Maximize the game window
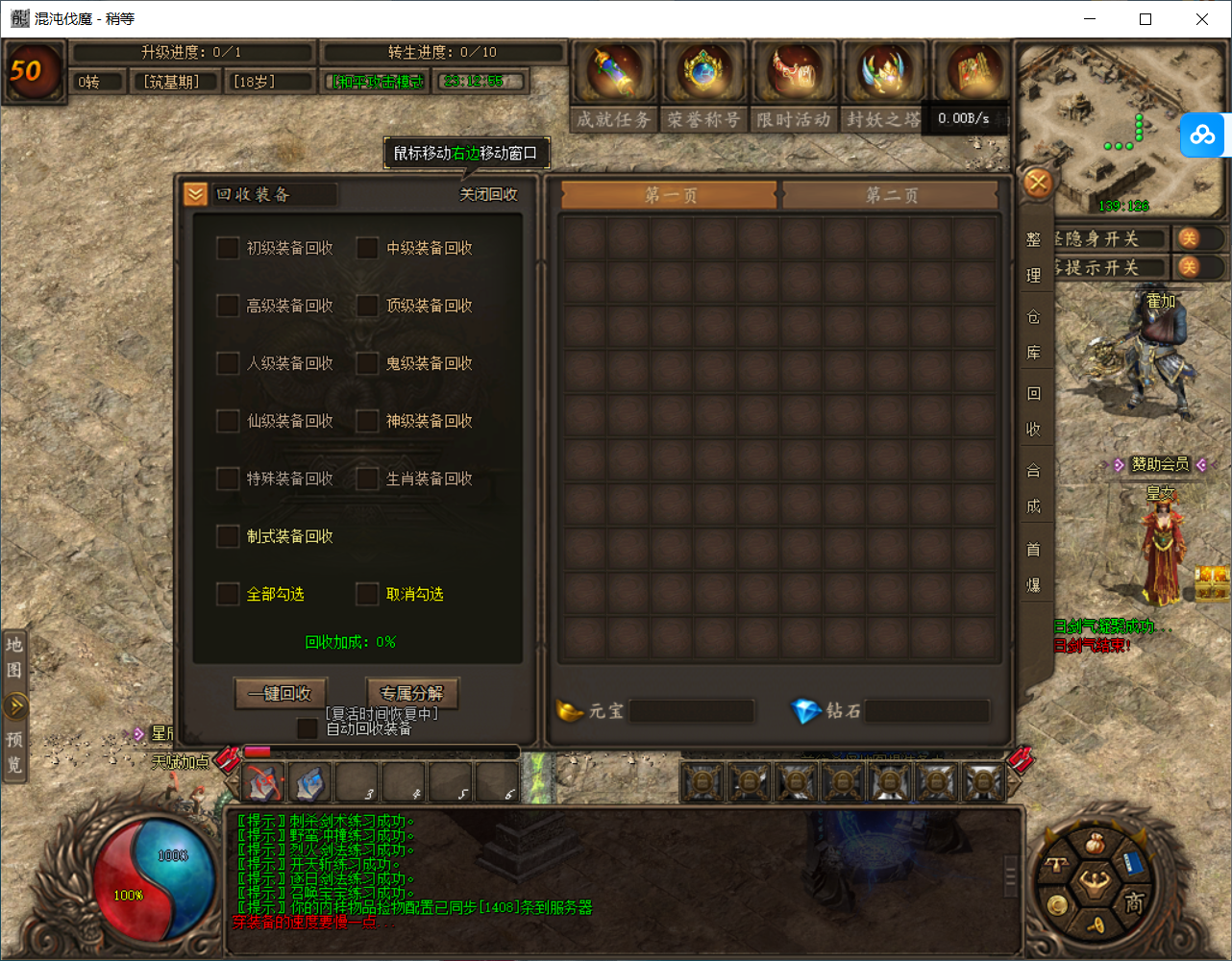1232x961 pixels. [x=1146, y=19]
